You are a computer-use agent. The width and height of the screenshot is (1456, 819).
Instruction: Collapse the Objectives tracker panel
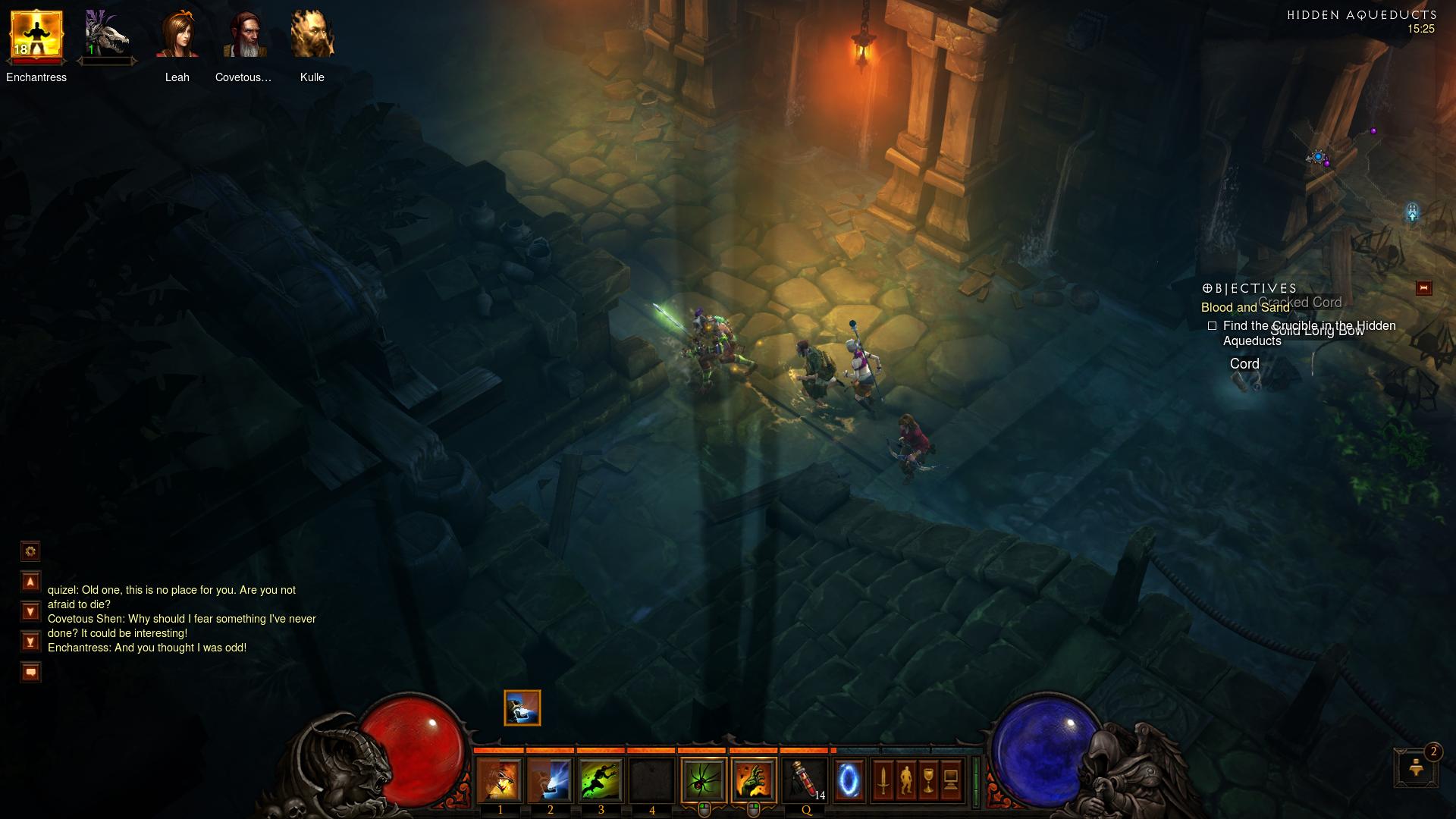click(1423, 288)
